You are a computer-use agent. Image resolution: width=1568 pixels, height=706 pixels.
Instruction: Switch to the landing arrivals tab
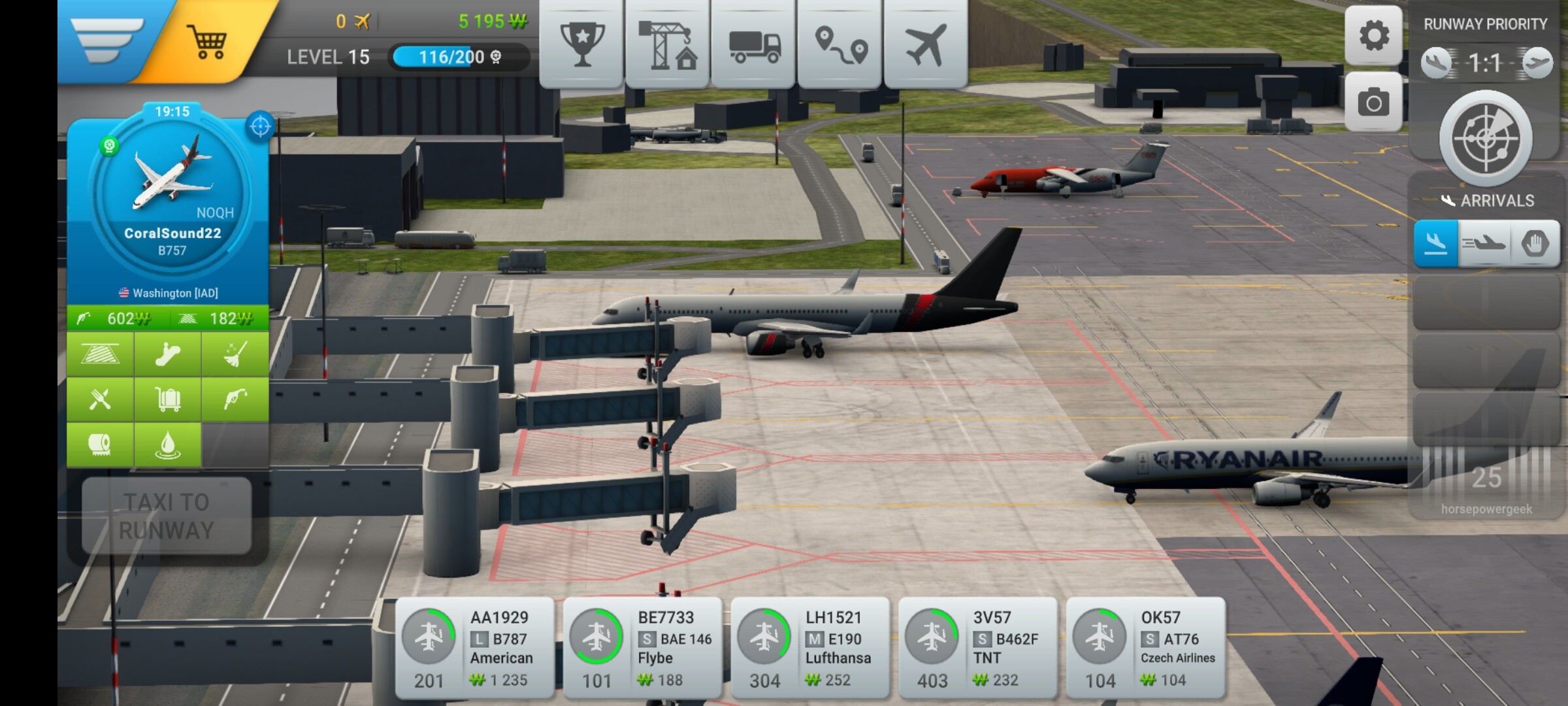(1435, 244)
